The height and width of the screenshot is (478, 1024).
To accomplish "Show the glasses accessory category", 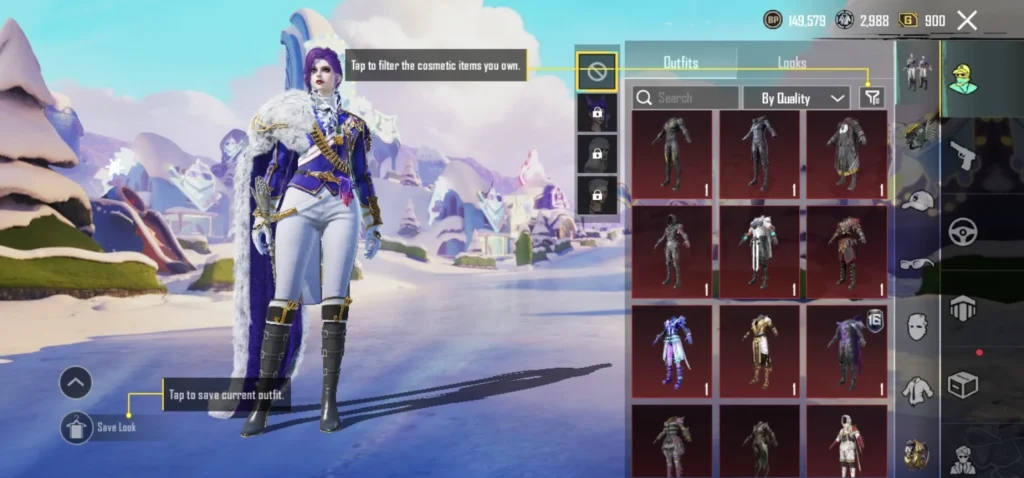I will [917, 263].
